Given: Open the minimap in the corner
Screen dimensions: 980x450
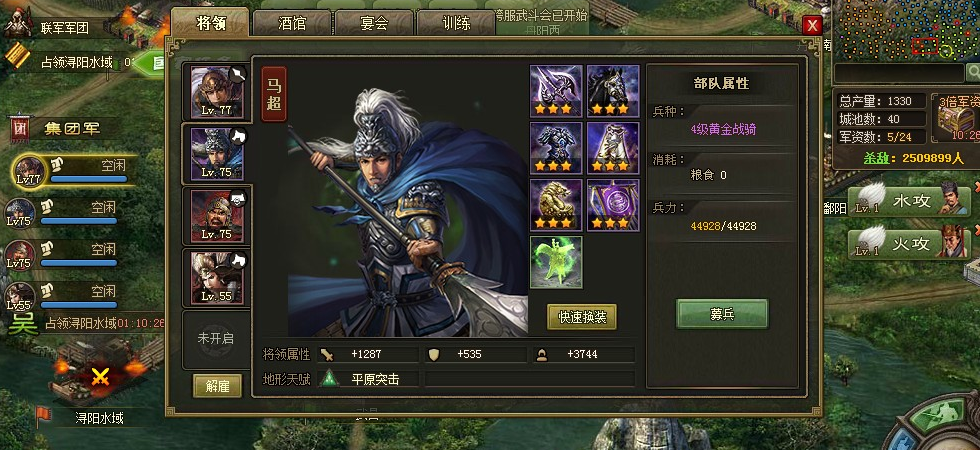Looking at the screenshot, I should tap(905, 30).
